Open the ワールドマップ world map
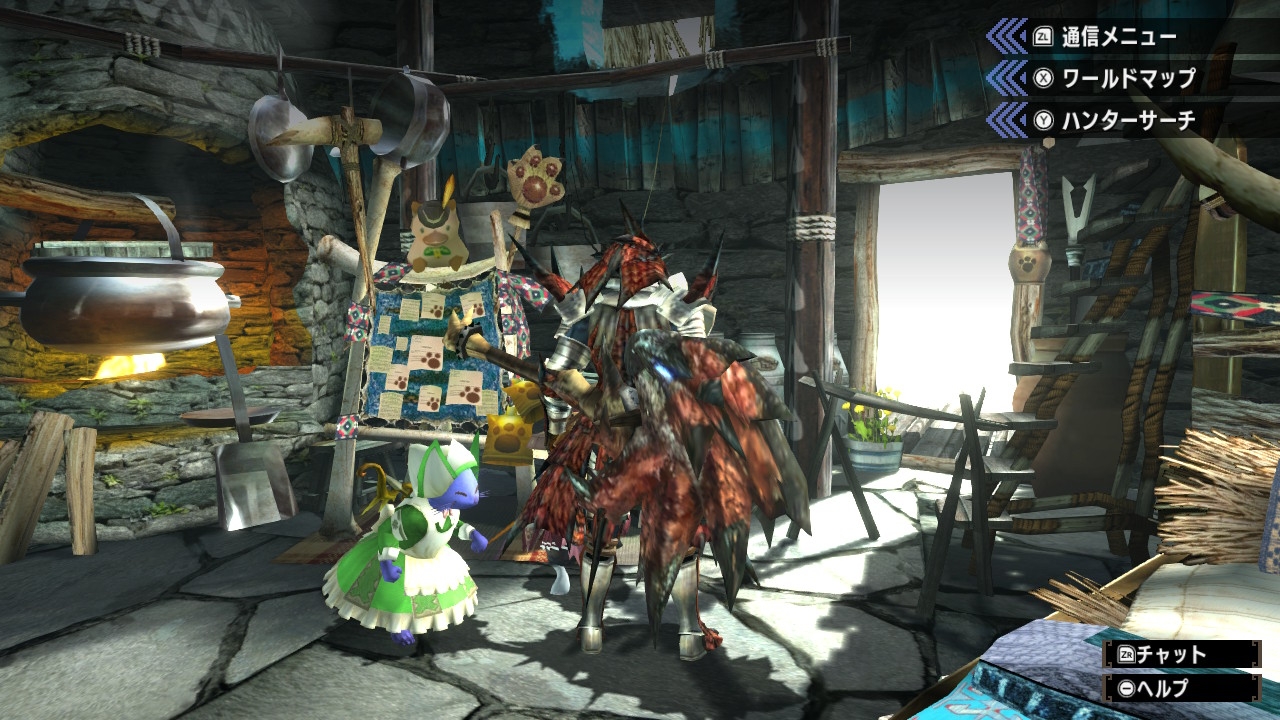 tap(1114, 79)
